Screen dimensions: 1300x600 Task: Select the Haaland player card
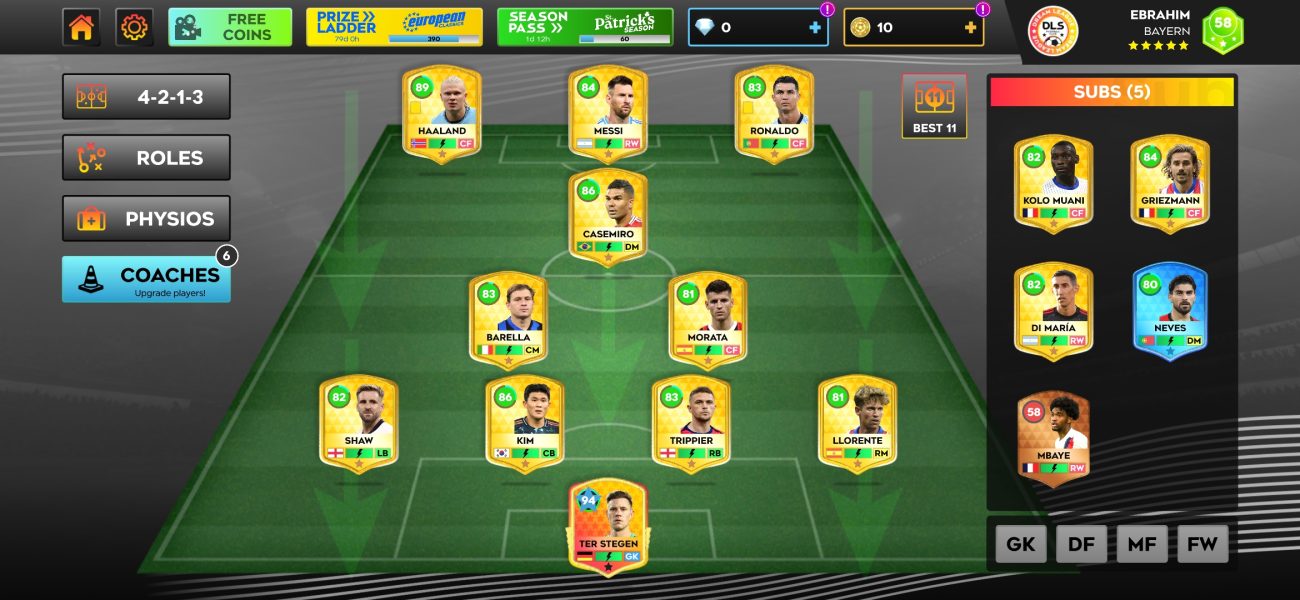(442, 114)
